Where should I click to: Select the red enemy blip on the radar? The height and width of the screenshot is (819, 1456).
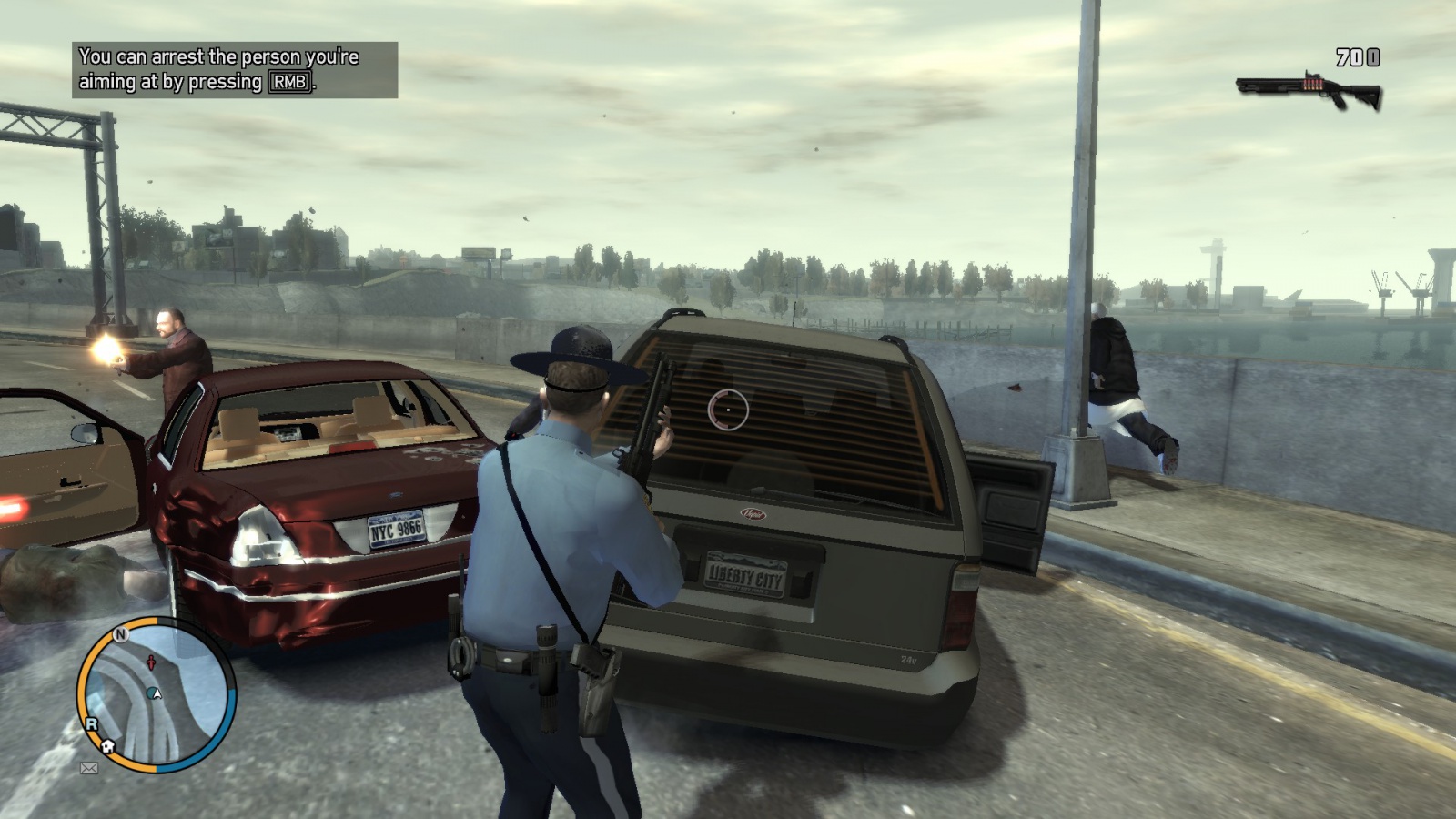tap(151, 663)
